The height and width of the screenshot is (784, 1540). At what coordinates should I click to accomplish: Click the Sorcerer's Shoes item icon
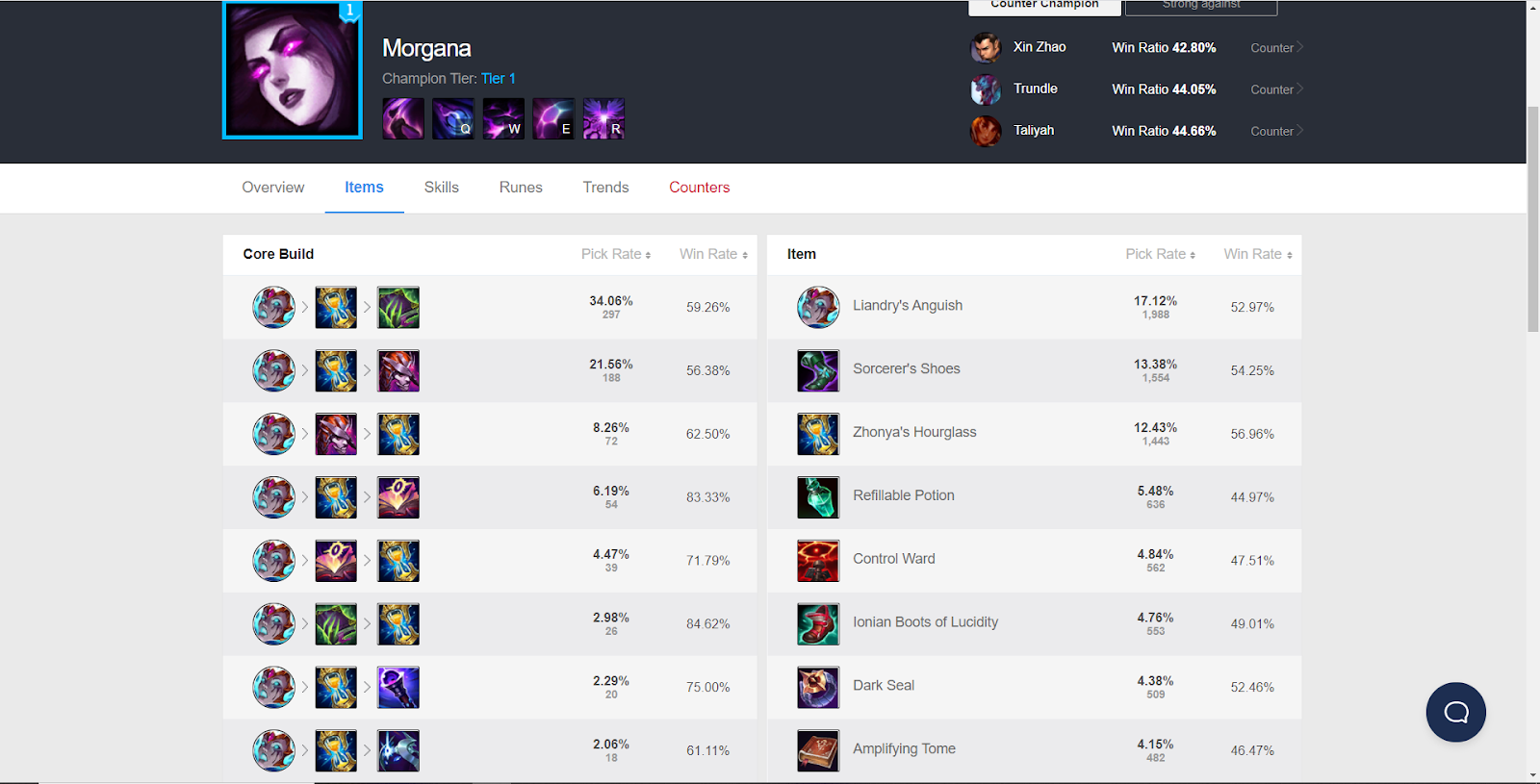817,370
